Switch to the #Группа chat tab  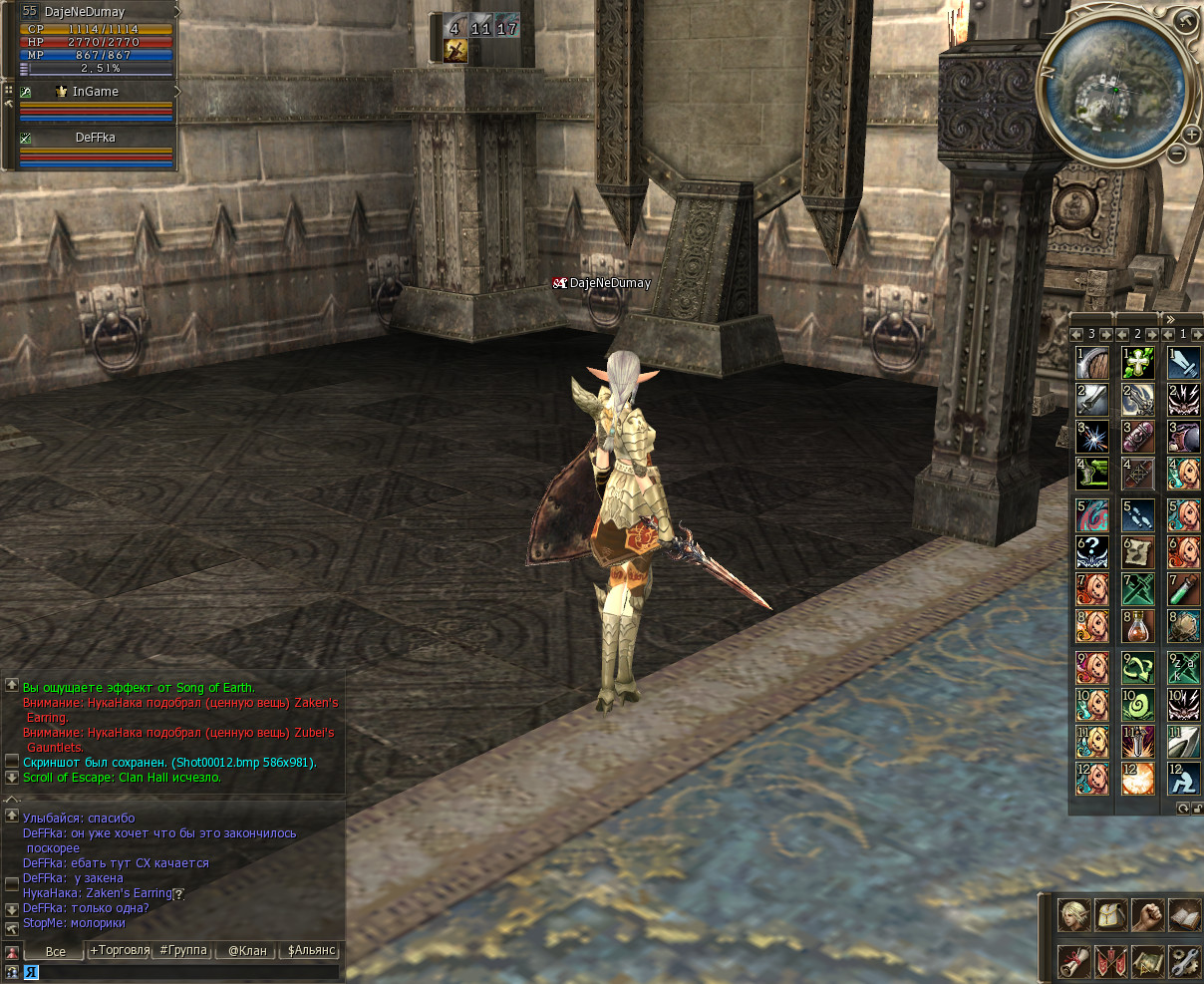(183, 950)
